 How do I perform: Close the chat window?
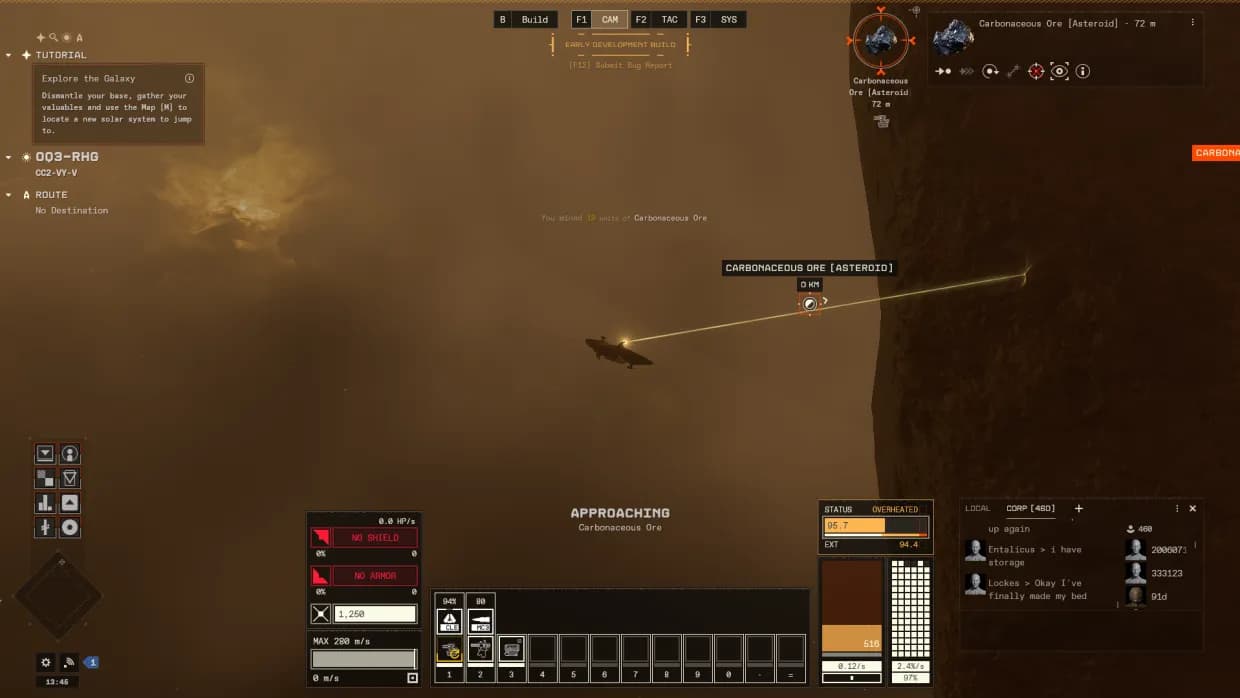1192,509
